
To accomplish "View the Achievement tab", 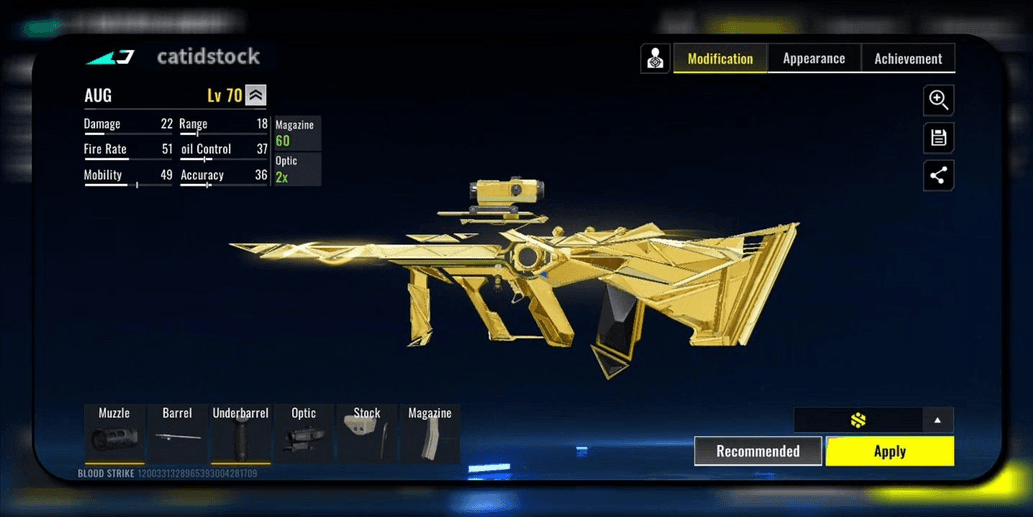I will [x=908, y=59].
